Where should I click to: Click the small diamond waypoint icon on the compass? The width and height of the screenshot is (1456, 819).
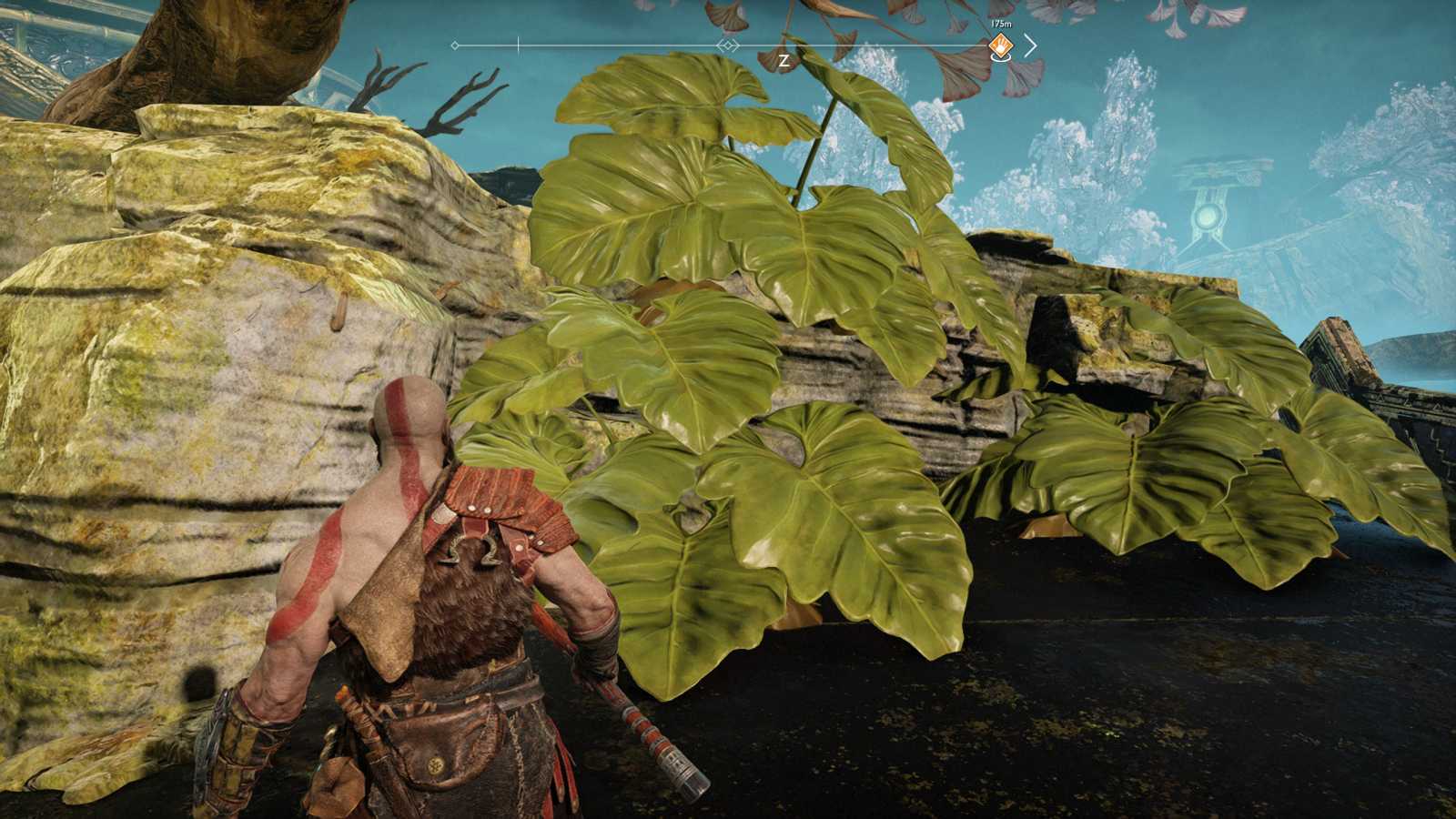tap(727, 45)
